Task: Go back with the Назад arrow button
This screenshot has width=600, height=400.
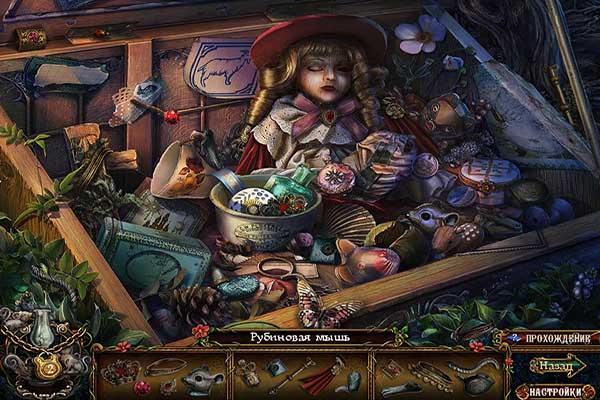Action: 555,364
